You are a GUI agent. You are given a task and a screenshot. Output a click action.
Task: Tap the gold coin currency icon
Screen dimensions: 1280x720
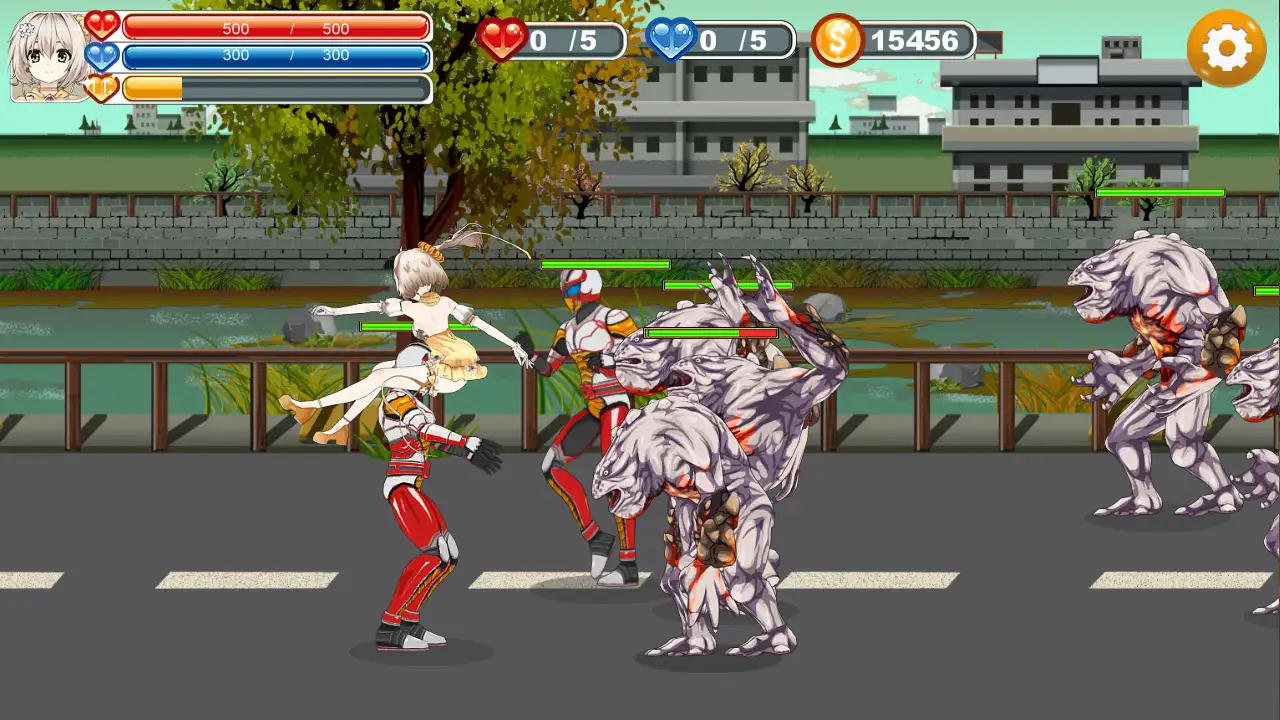coord(837,40)
